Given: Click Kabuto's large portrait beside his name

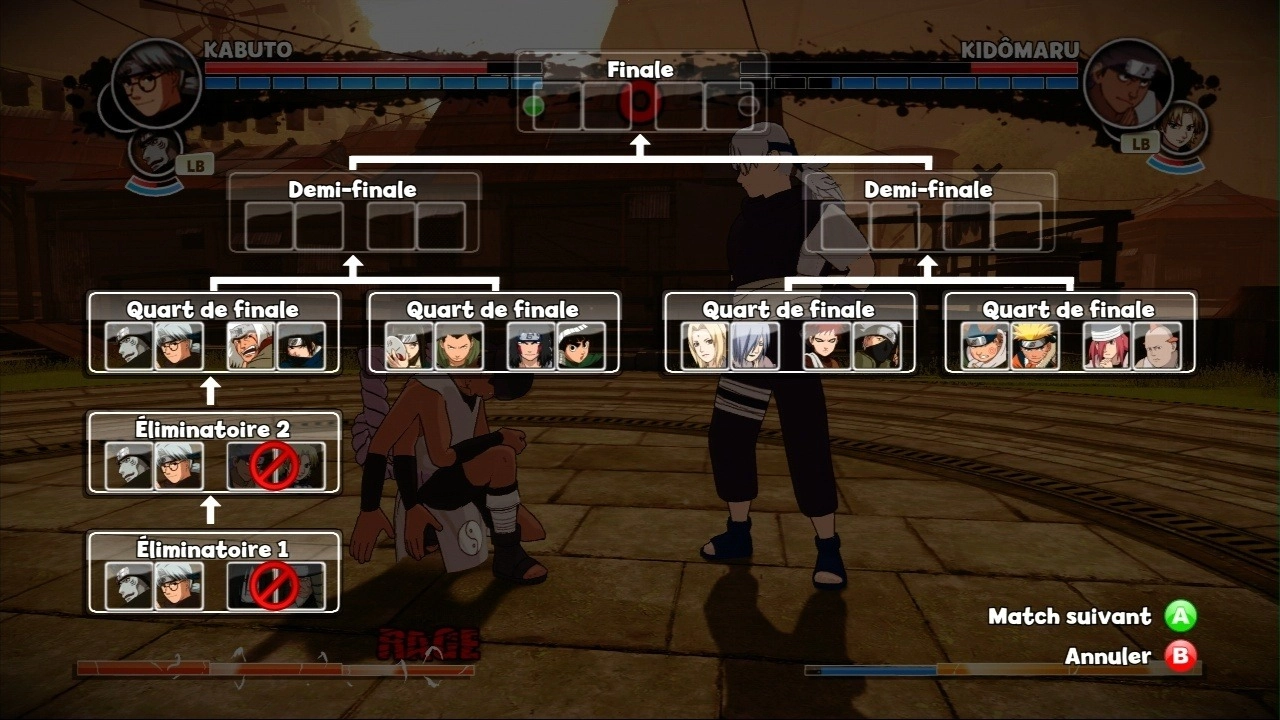Looking at the screenshot, I should pos(156,82).
